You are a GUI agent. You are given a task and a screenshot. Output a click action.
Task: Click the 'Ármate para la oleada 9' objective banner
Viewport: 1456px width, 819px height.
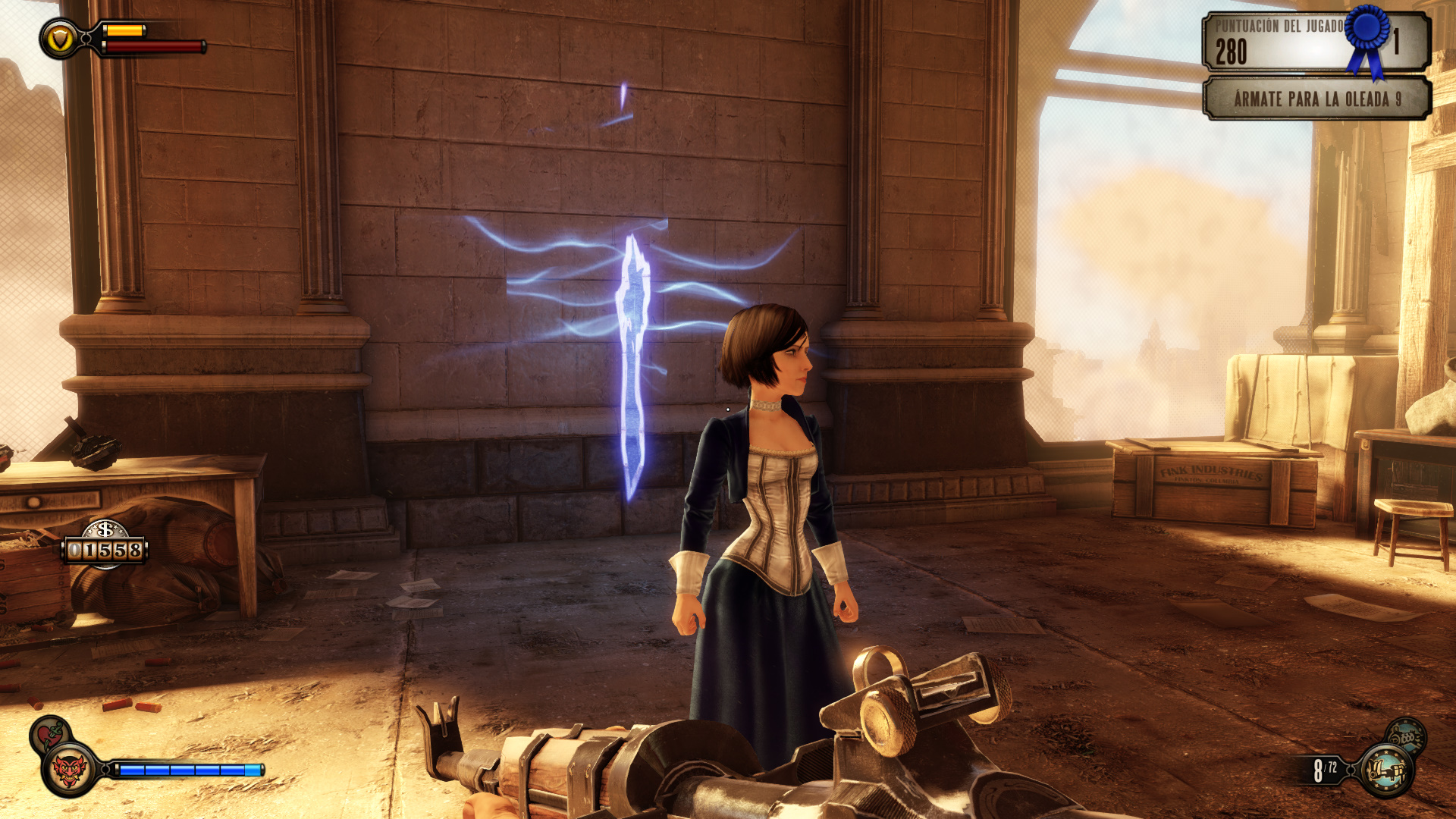pyautogui.click(x=1316, y=99)
